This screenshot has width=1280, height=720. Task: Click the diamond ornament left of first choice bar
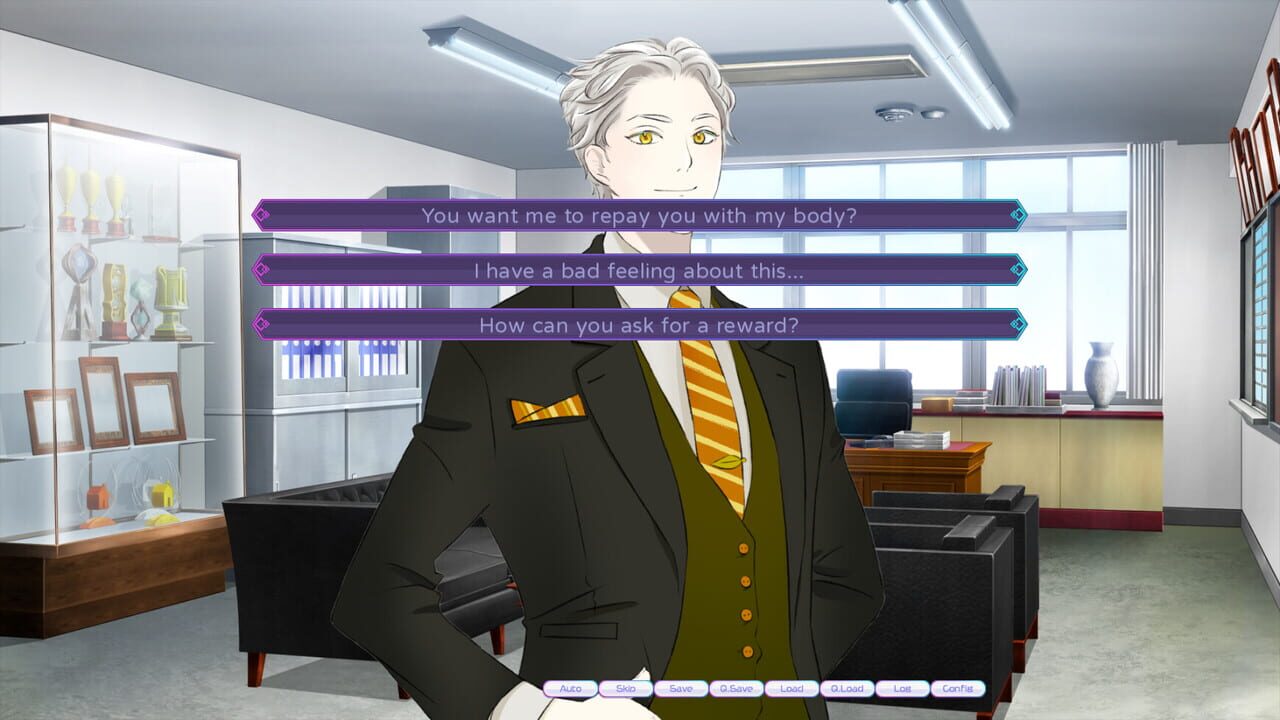[262, 216]
